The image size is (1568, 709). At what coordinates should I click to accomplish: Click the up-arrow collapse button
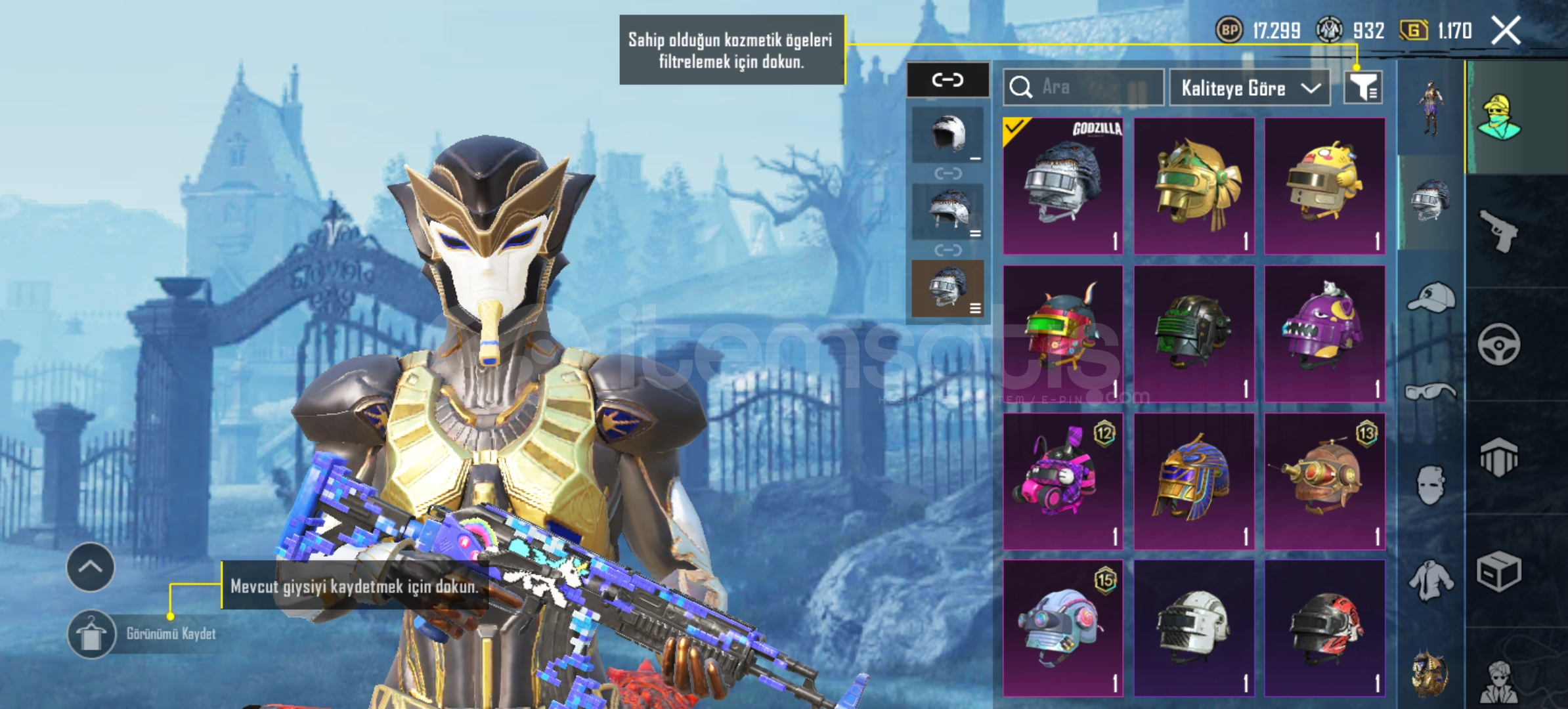pos(91,567)
